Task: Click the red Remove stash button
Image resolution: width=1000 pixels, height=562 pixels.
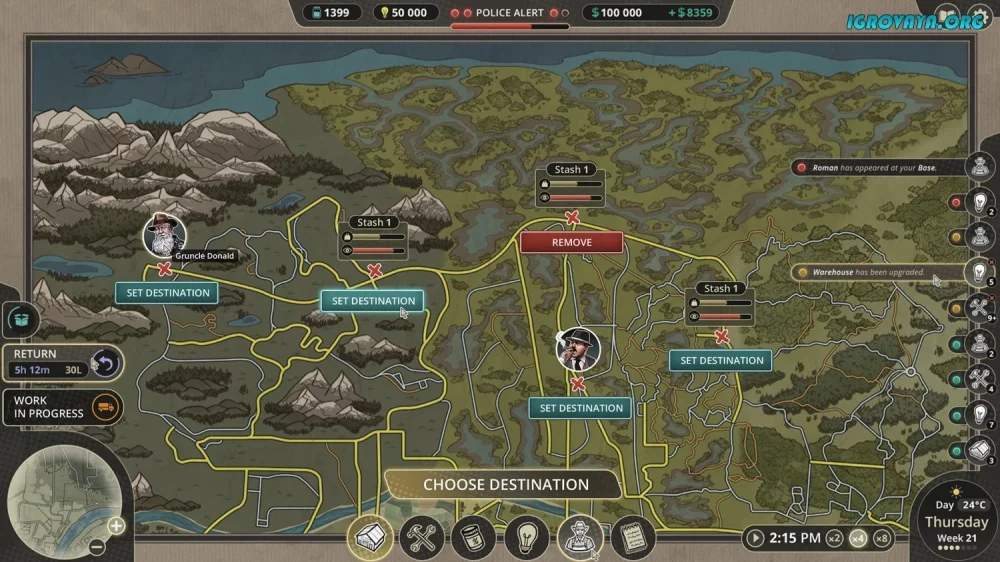Action: point(571,242)
